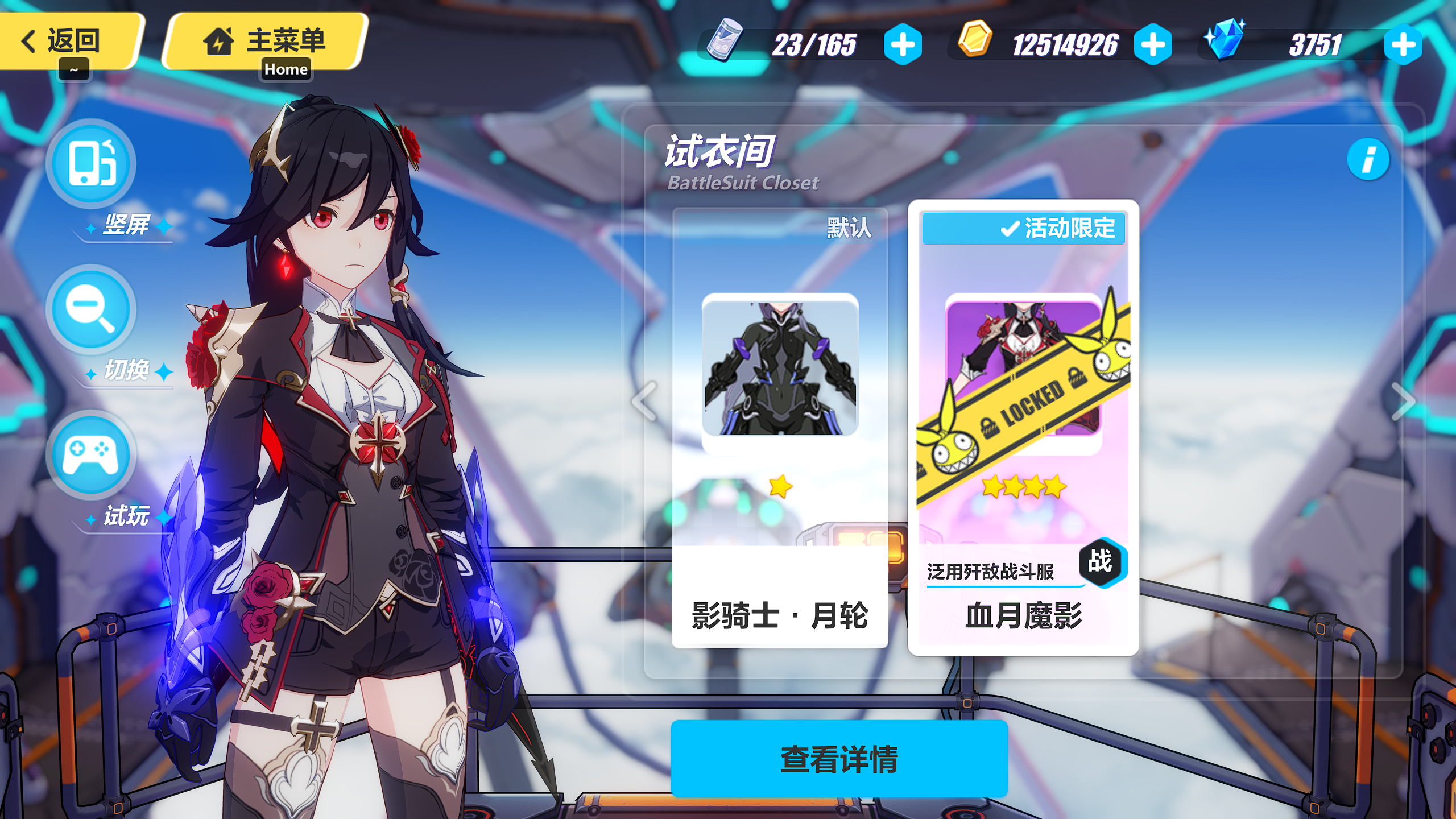Open the closet info icon

coord(1368,159)
